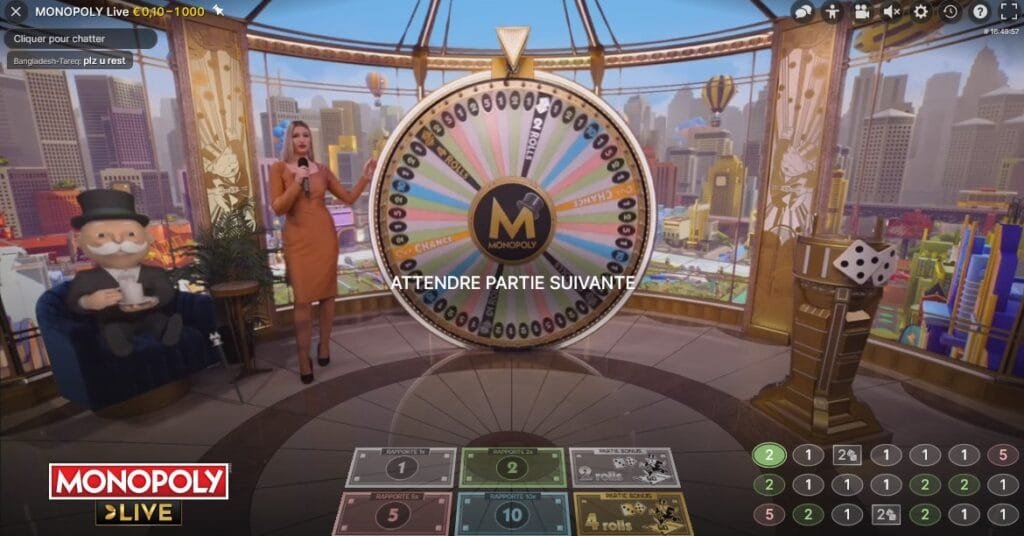1024x536 pixels.
Task: Bet on the blue number 10 banknote
Action: (x=511, y=513)
